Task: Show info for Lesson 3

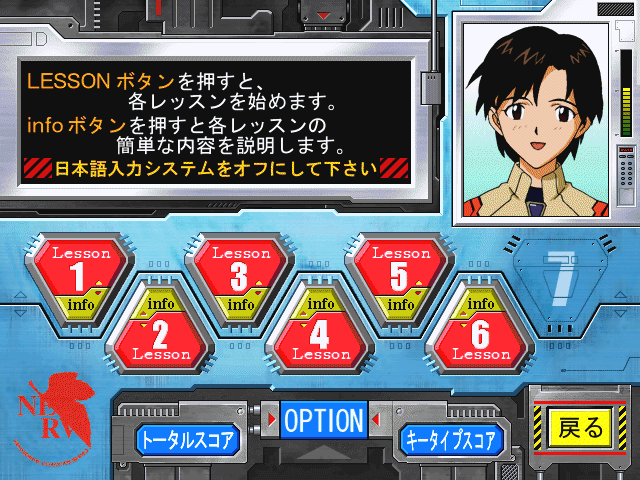Action: [239, 304]
